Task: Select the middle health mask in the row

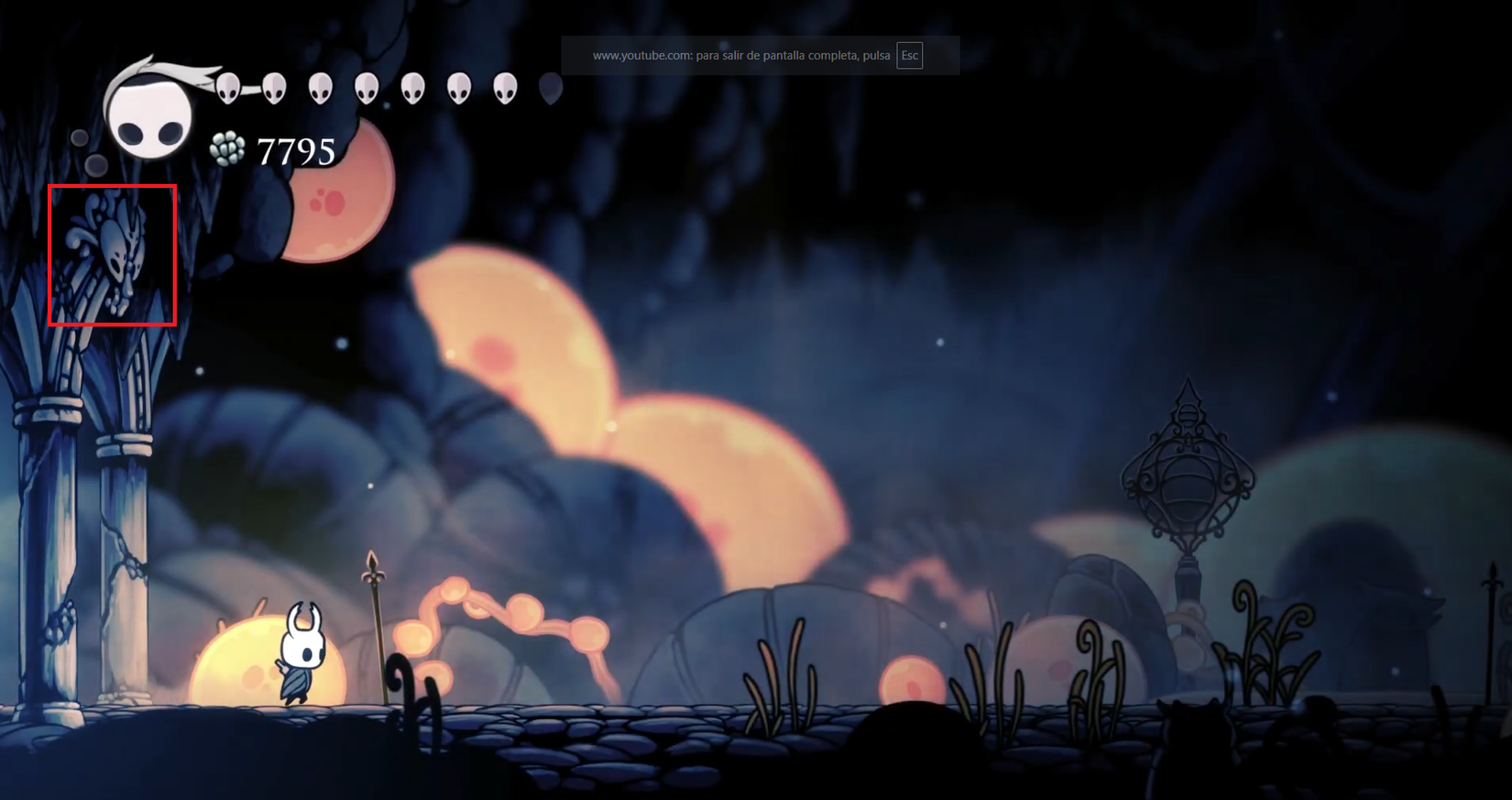Action: pyautogui.click(x=367, y=89)
